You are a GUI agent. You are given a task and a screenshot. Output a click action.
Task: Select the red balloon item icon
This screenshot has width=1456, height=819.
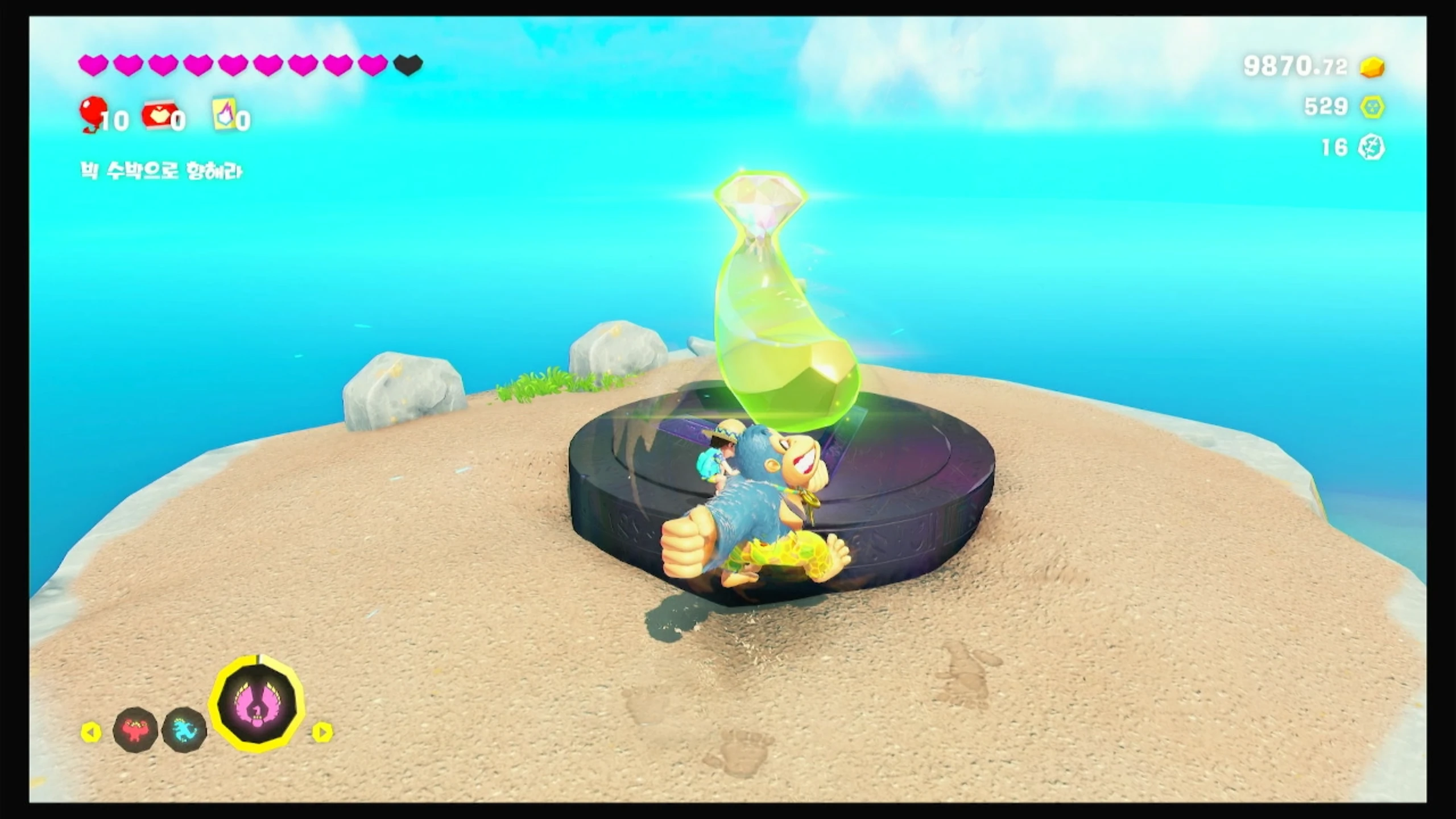point(93,113)
